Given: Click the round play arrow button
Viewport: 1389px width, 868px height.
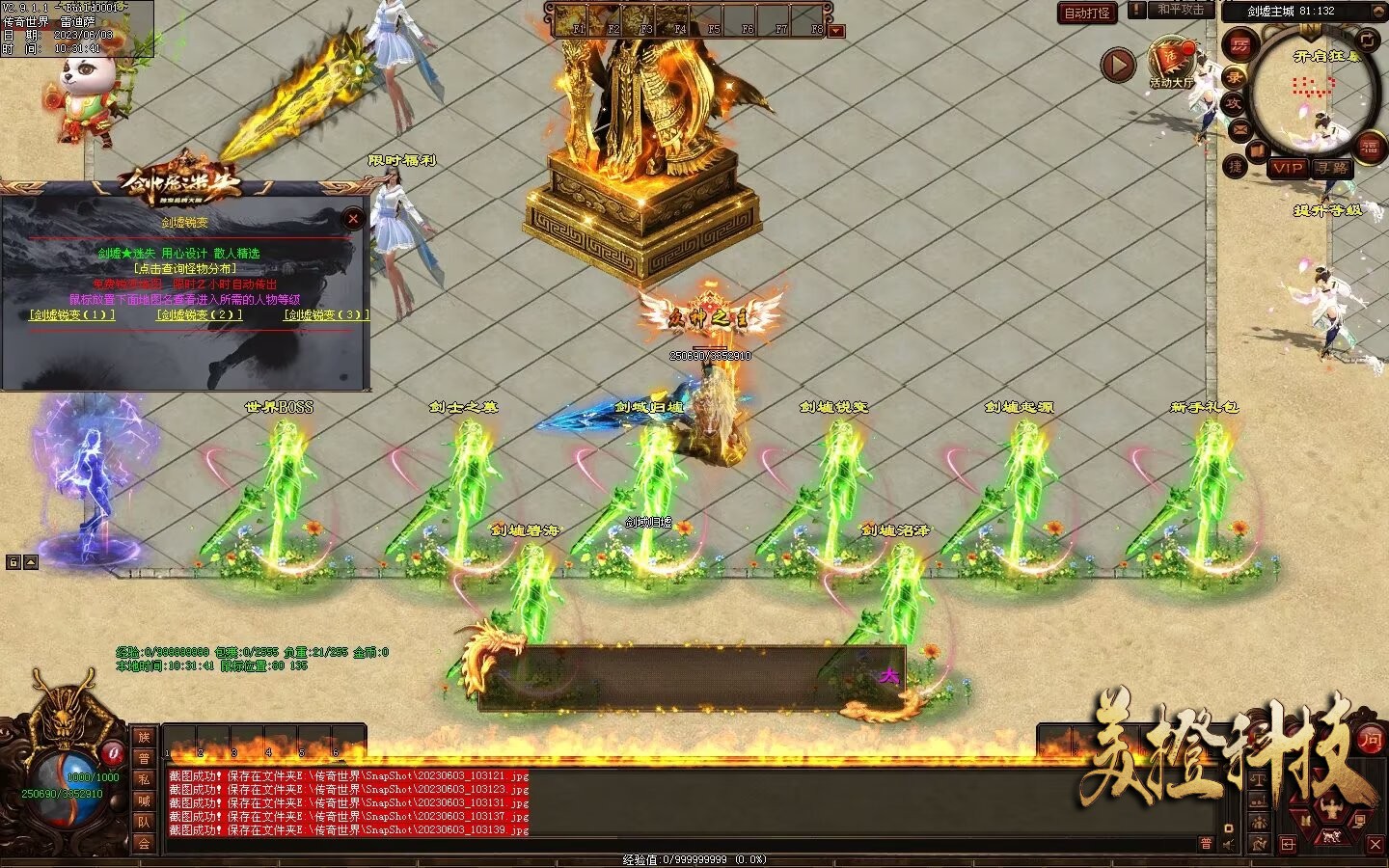Looking at the screenshot, I should coord(1118,65).
